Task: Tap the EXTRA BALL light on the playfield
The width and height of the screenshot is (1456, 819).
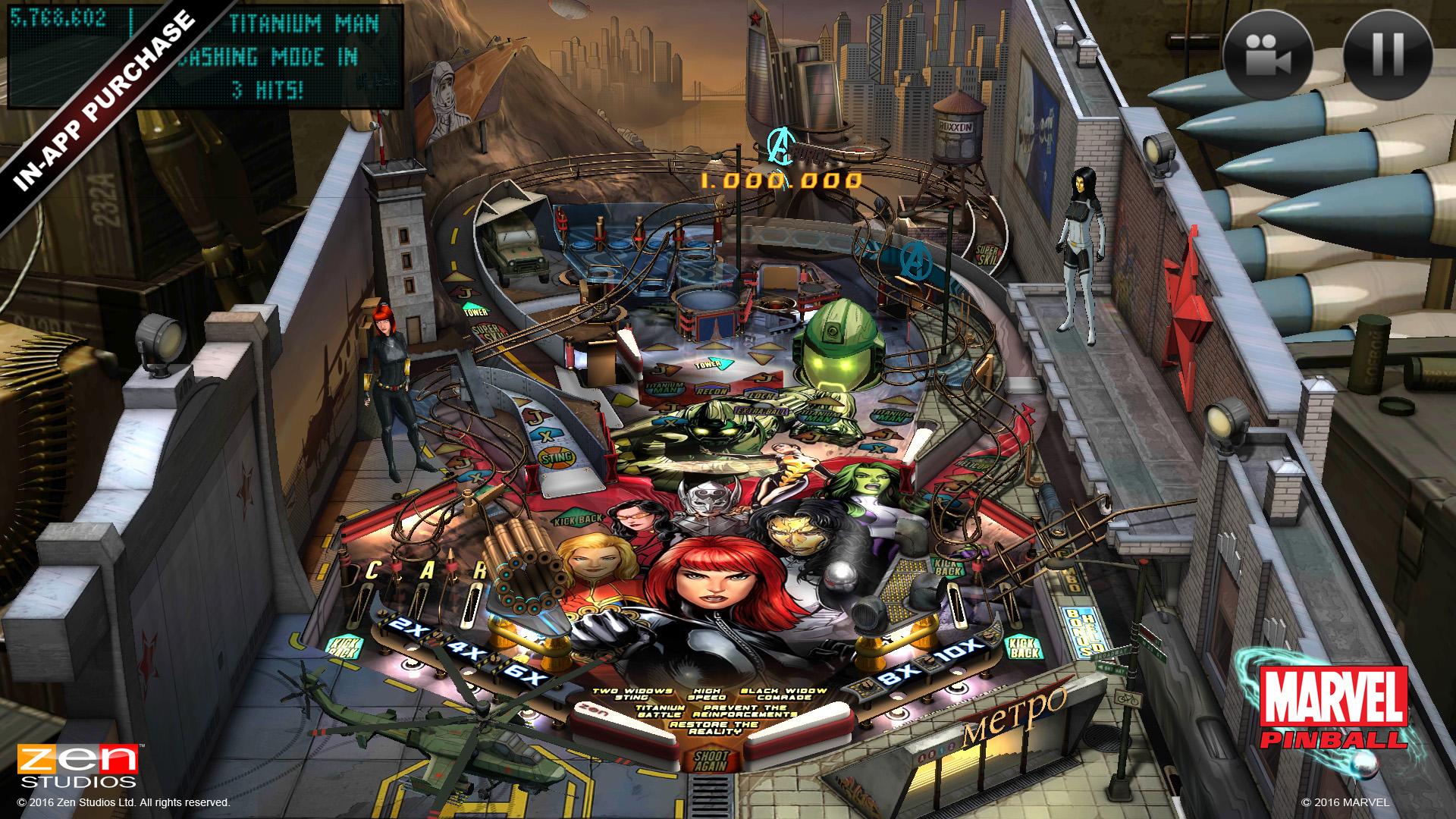Action: coord(760,410)
